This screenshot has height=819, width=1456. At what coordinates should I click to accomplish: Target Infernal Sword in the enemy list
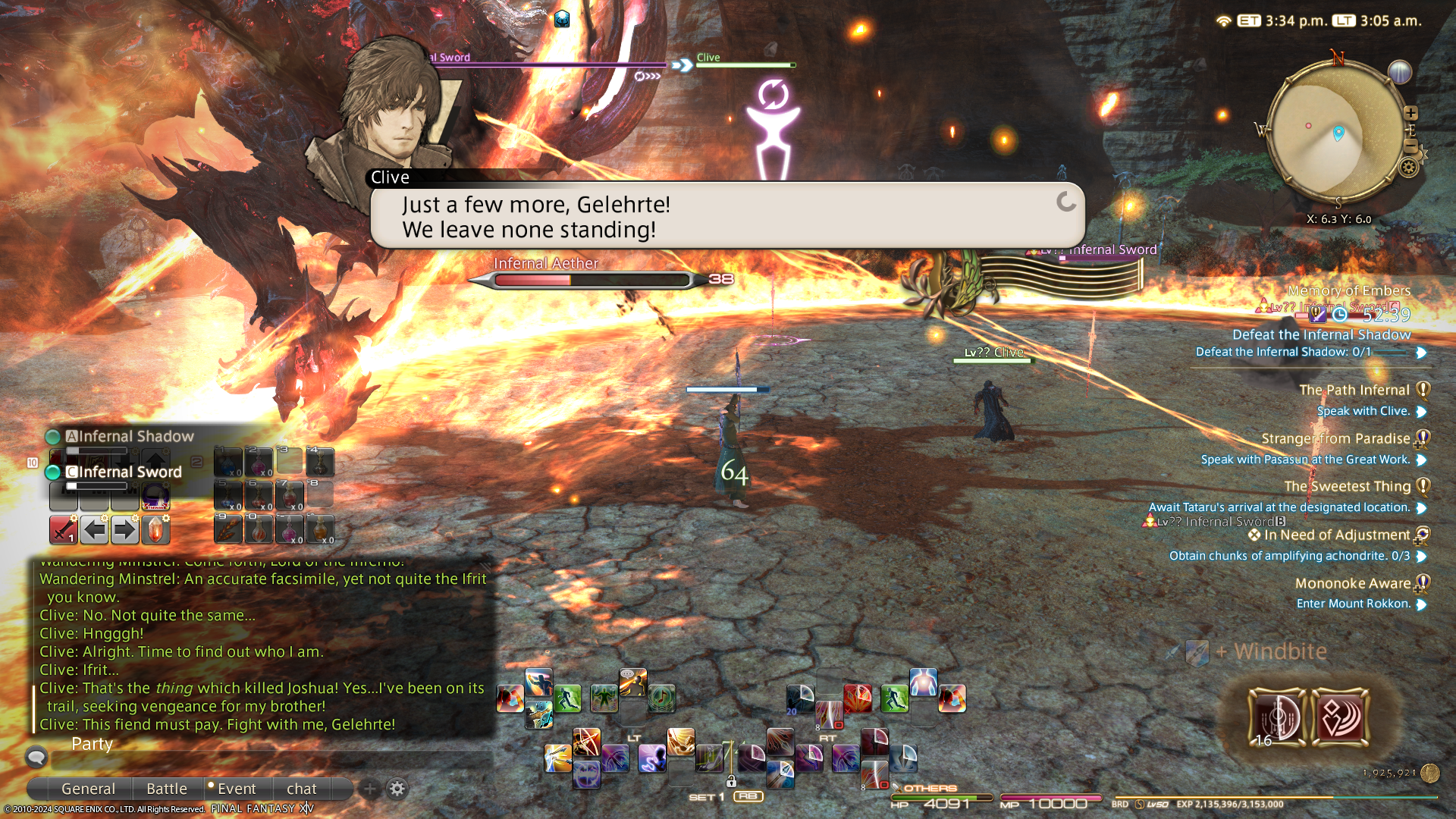pyautogui.click(x=129, y=472)
